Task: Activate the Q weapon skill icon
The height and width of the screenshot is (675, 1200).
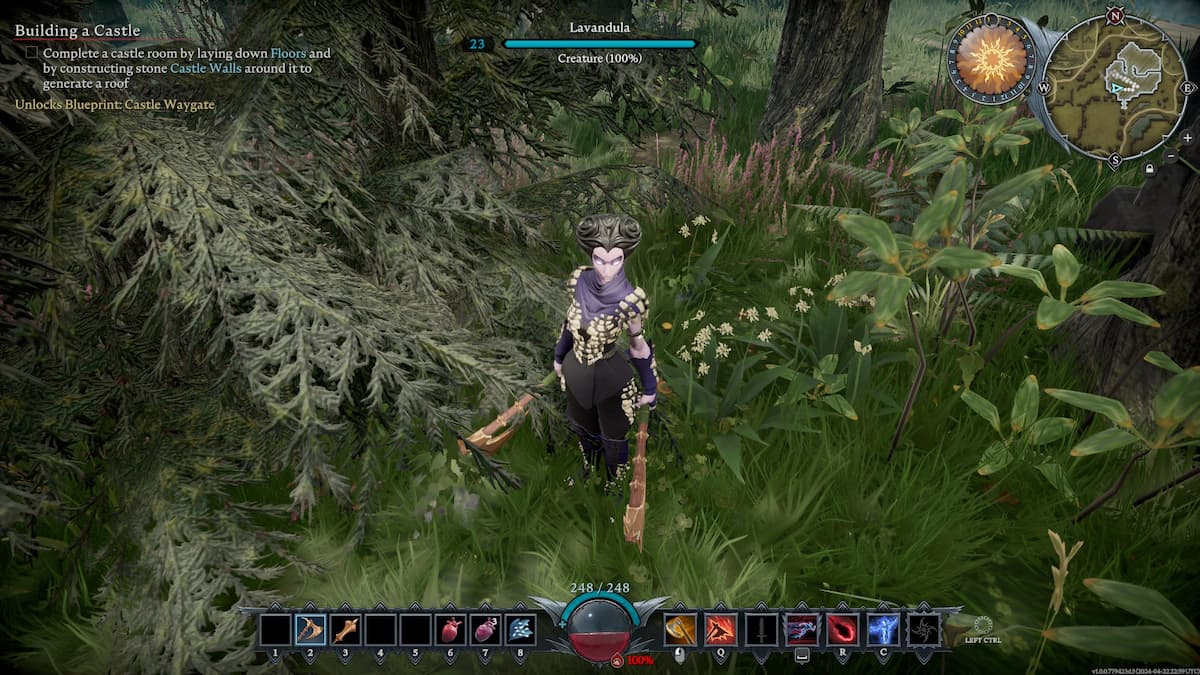Action: (721, 629)
